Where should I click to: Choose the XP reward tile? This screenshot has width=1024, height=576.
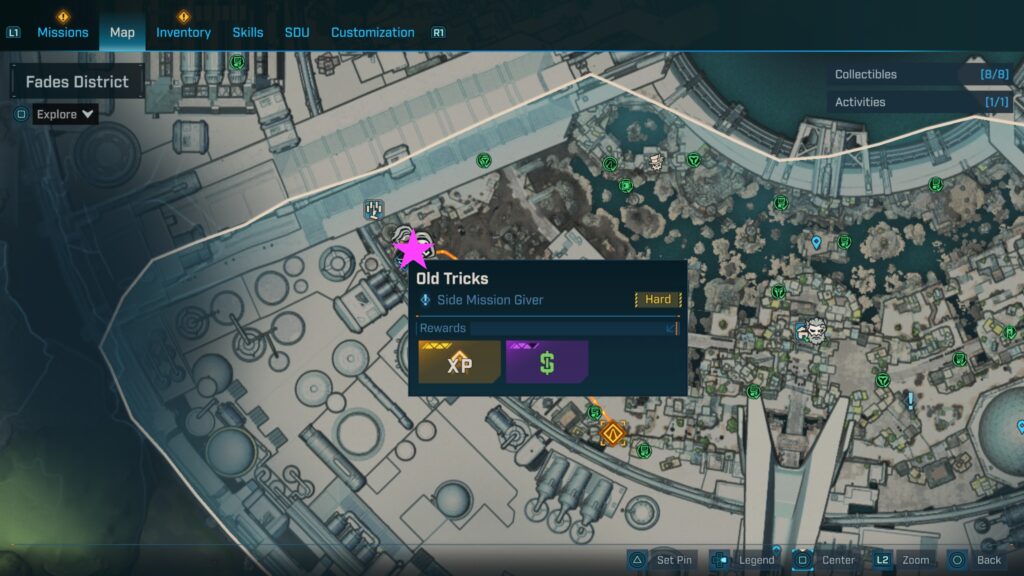[459, 362]
